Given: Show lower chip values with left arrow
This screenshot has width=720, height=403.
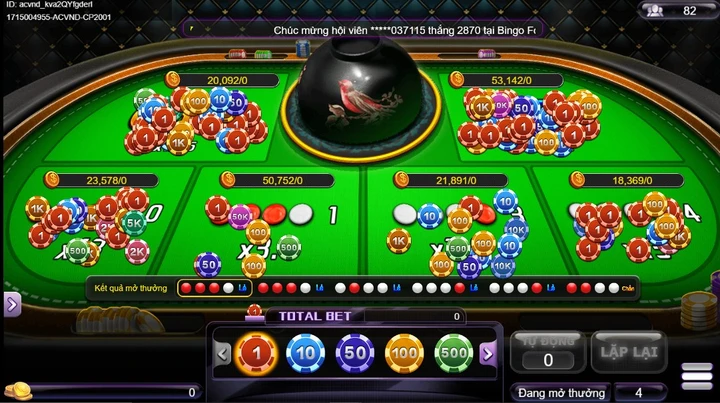Looking at the screenshot, I should pos(223,354).
